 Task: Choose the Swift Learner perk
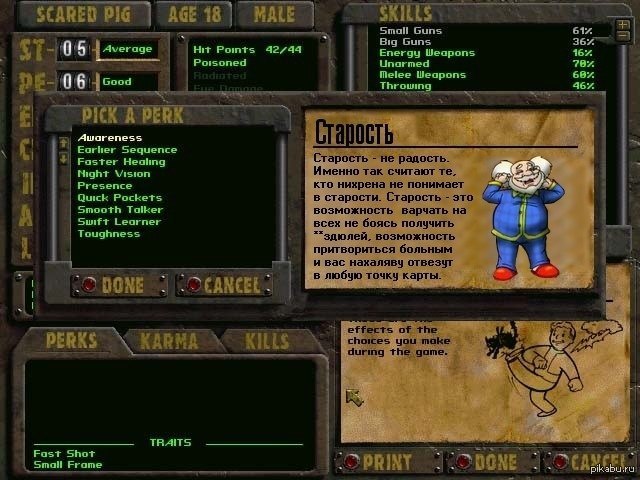tap(120, 222)
